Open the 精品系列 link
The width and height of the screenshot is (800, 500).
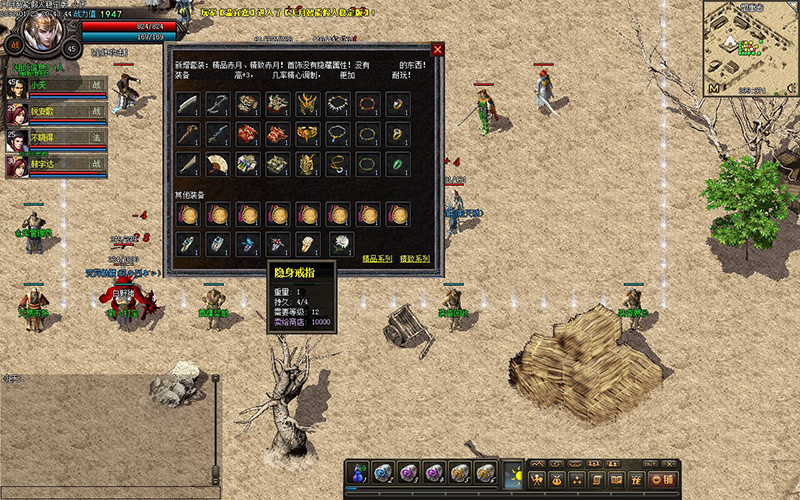point(376,259)
